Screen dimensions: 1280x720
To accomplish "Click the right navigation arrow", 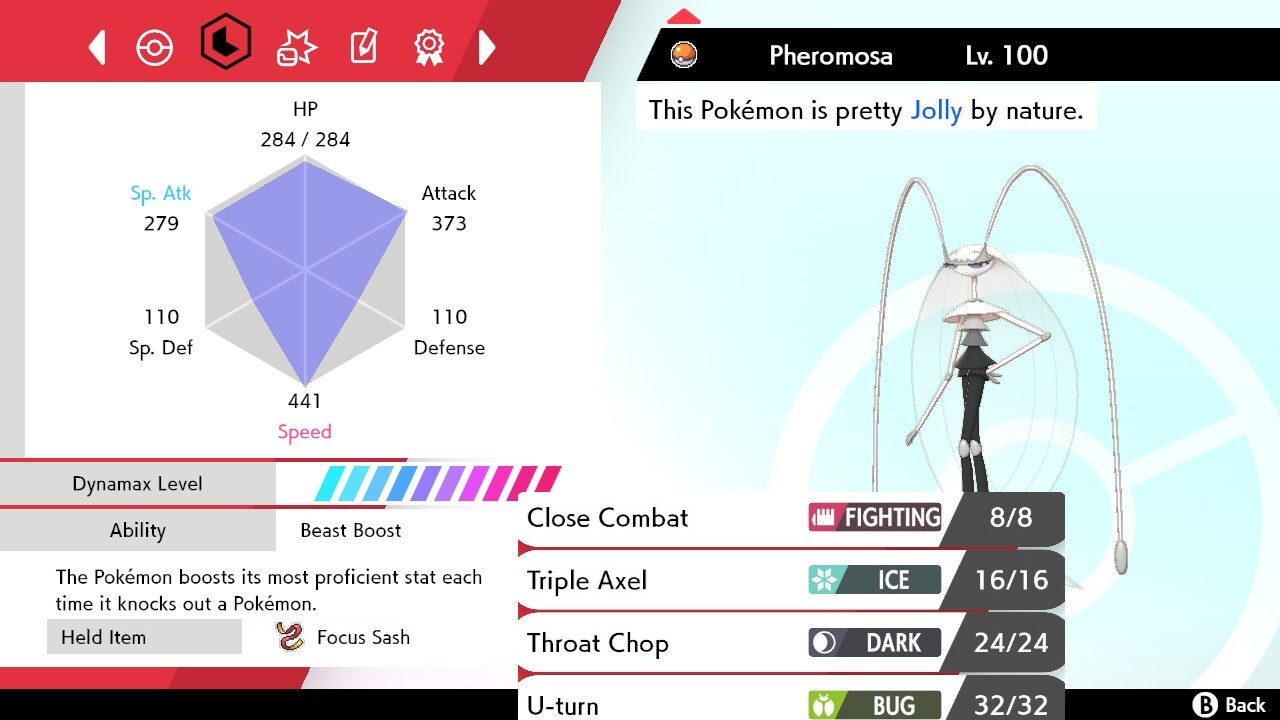I will (487, 46).
